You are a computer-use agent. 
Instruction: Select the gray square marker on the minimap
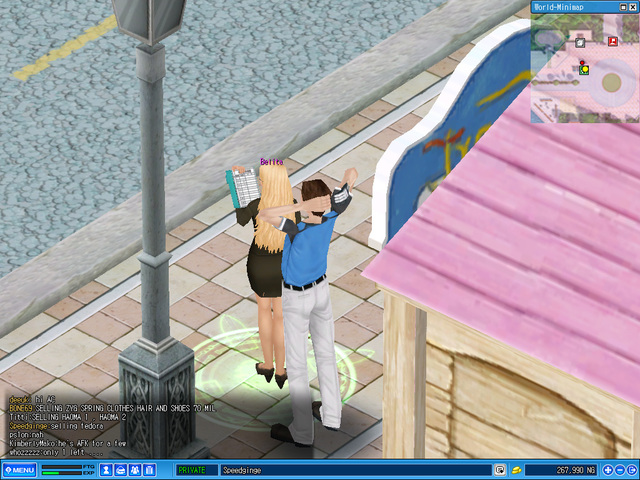579,42
